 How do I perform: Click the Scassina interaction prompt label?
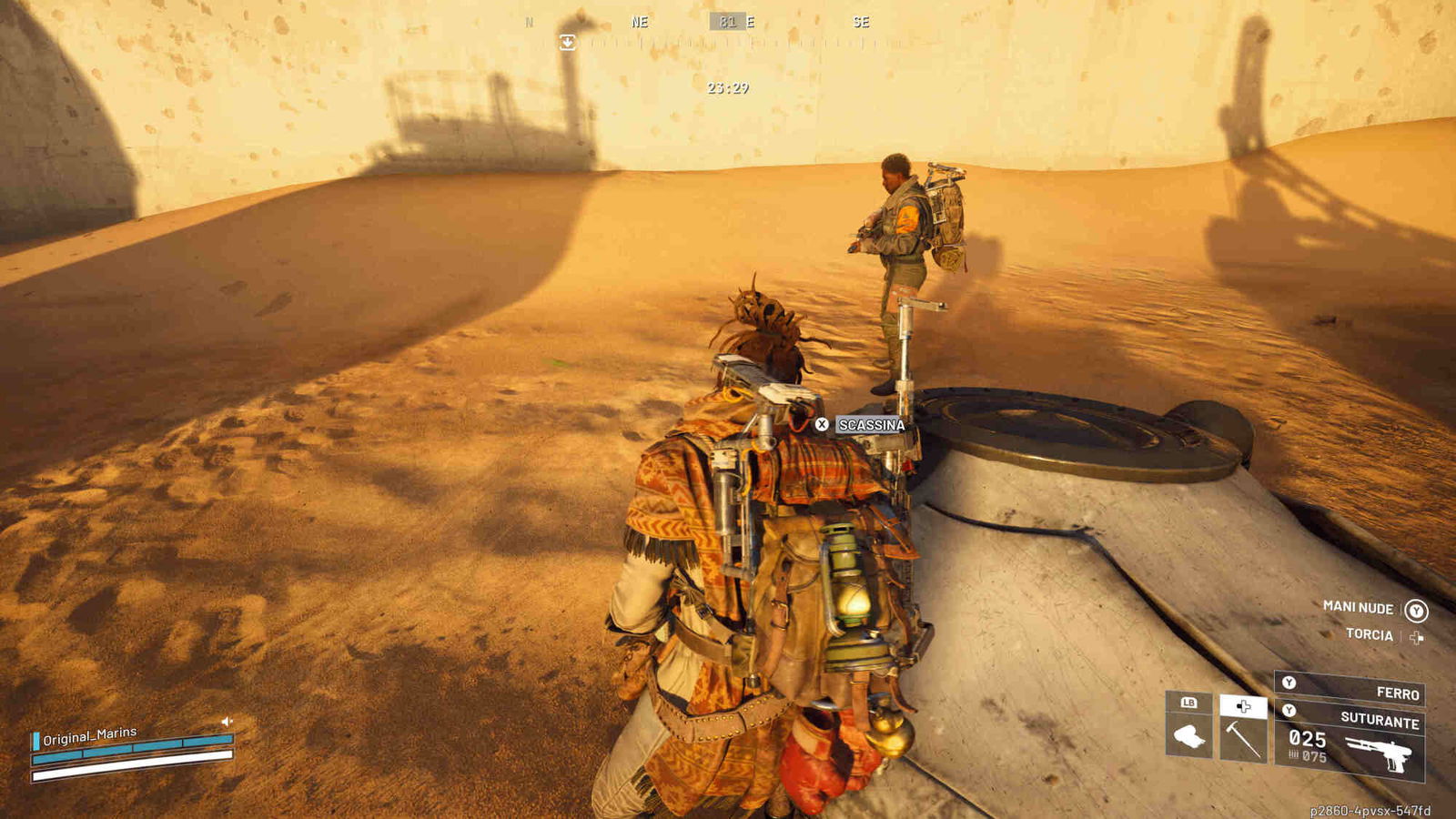click(871, 425)
